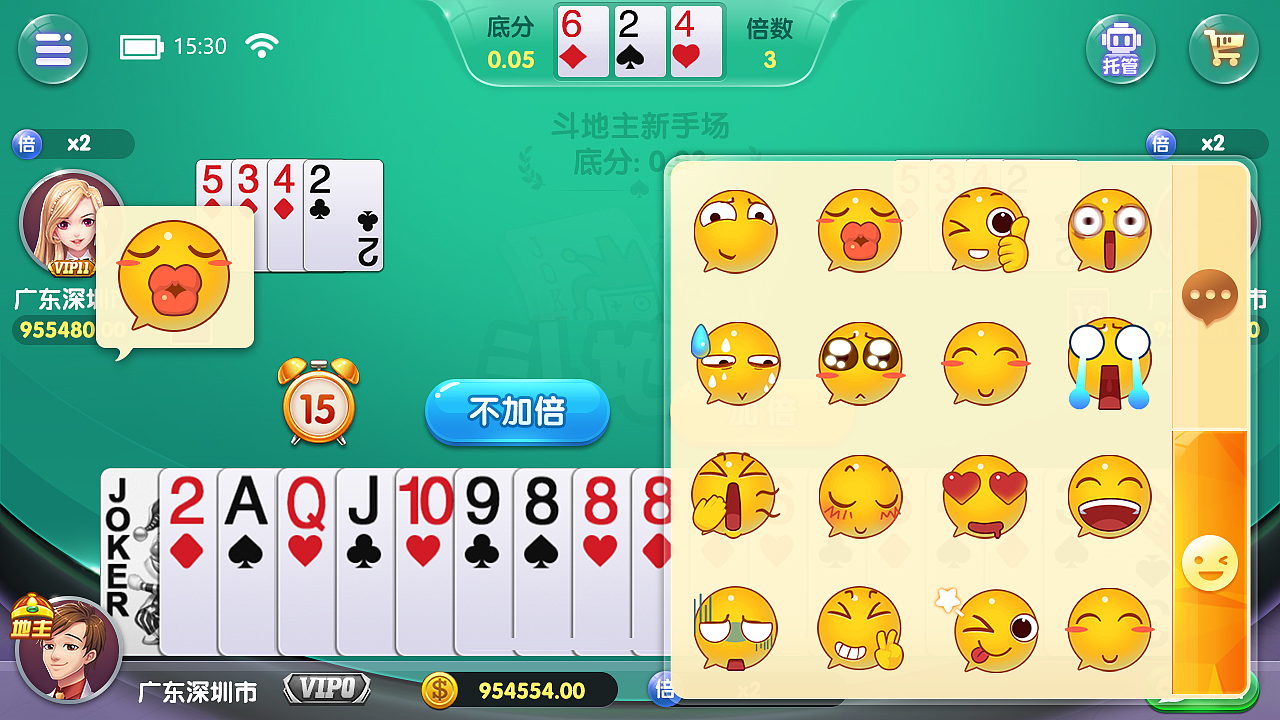This screenshot has height=720, width=1280.
Task: Send the heart-eyes emoji
Action: tap(986, 497)
